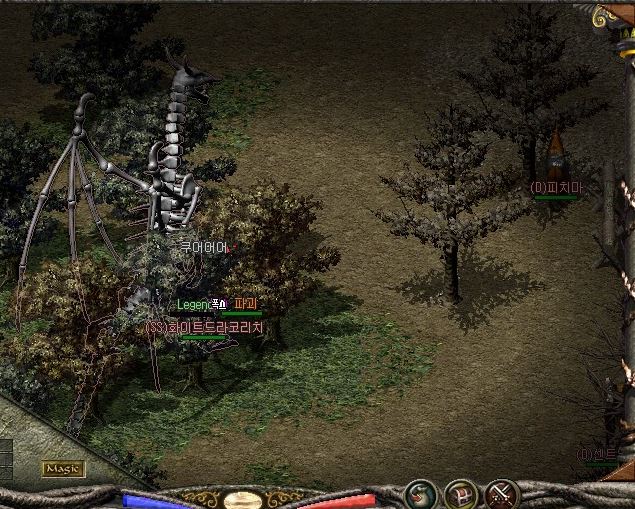Open the treasure chest inventory icon
Image resolution: width=635 pixels, height=509 pixels.
coord(459,494)
